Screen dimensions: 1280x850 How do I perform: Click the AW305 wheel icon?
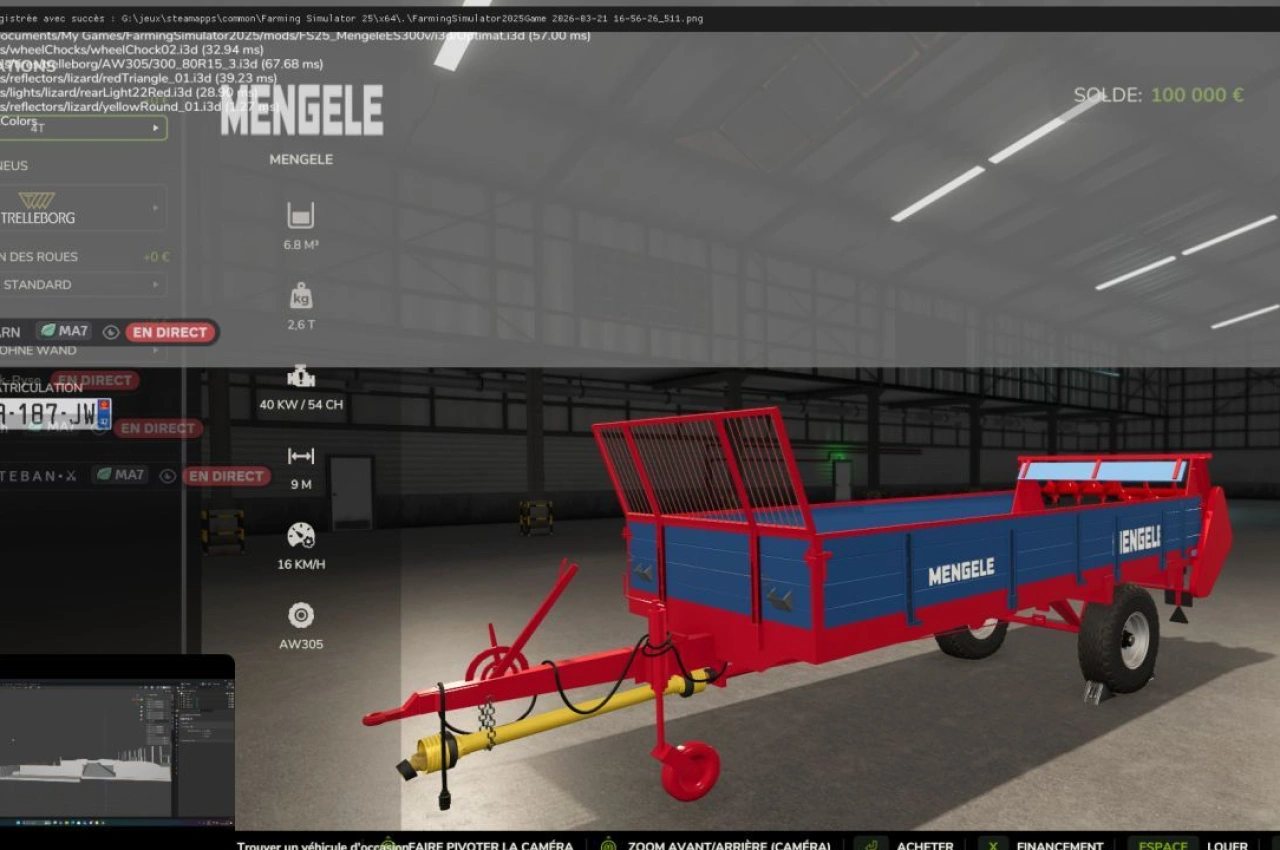(300, 616)
